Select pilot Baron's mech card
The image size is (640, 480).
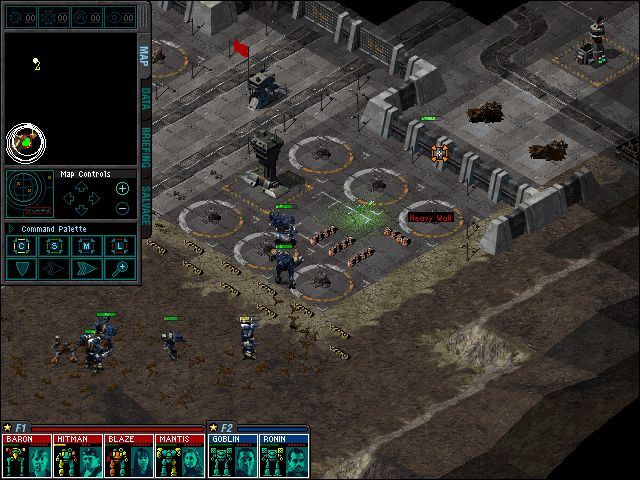click(27, 455)
